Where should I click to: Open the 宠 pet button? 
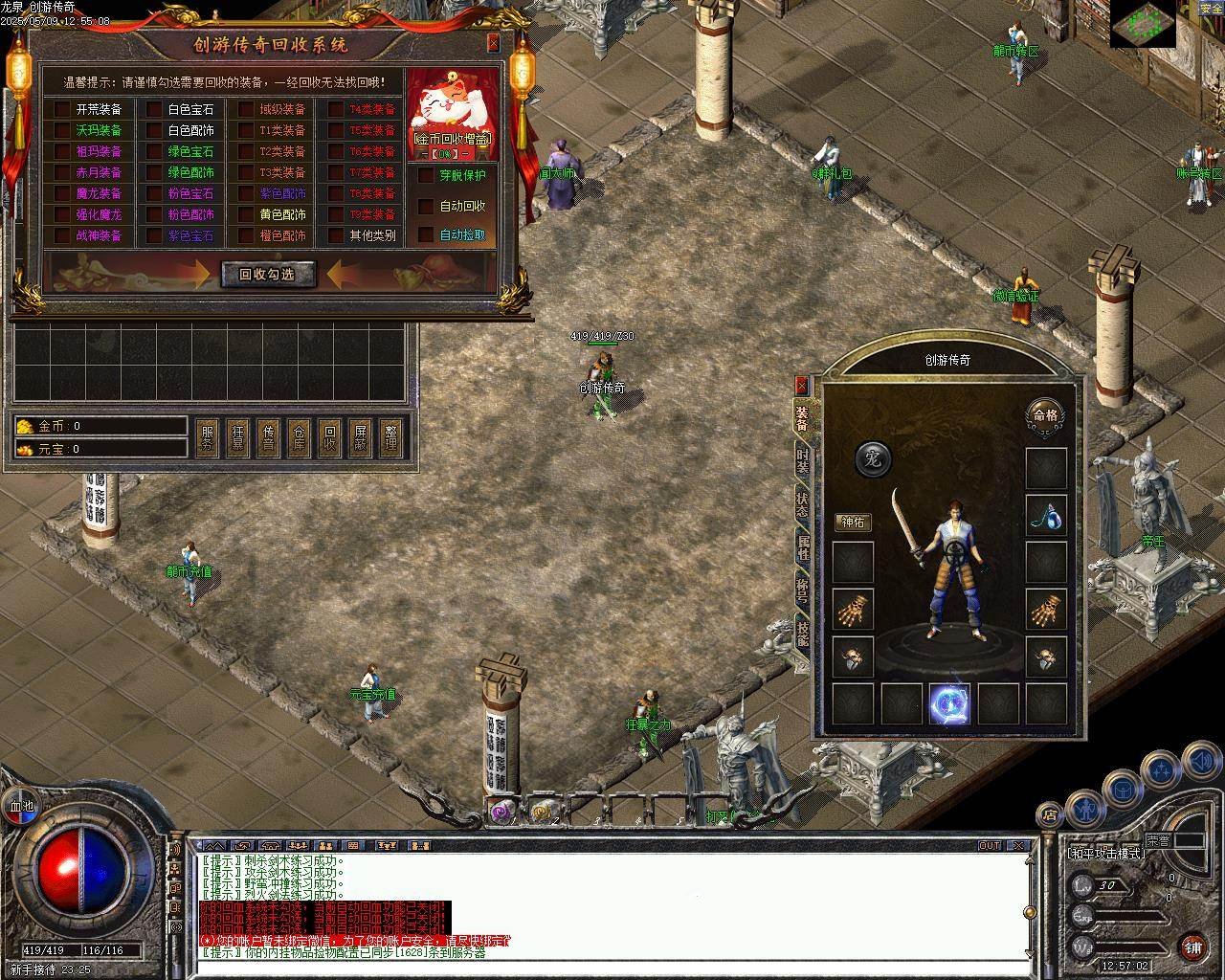pyautogui.click(x=872, y=459)
